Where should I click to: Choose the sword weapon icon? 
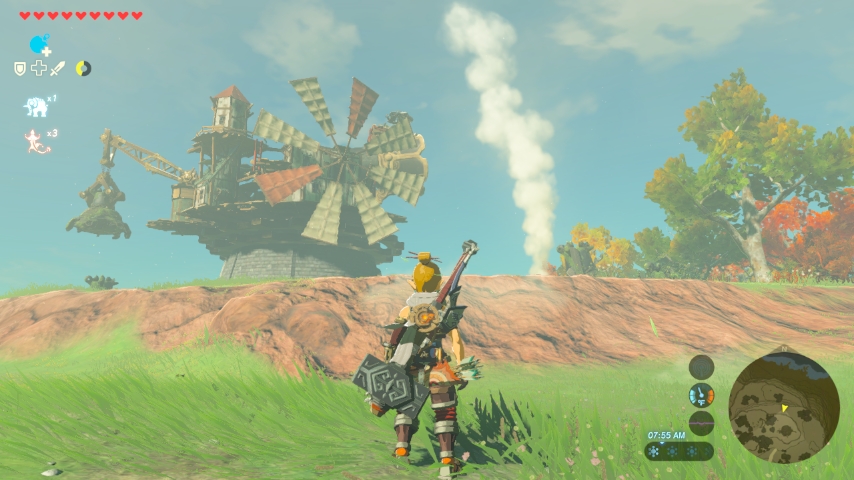[x=57, y=68]
